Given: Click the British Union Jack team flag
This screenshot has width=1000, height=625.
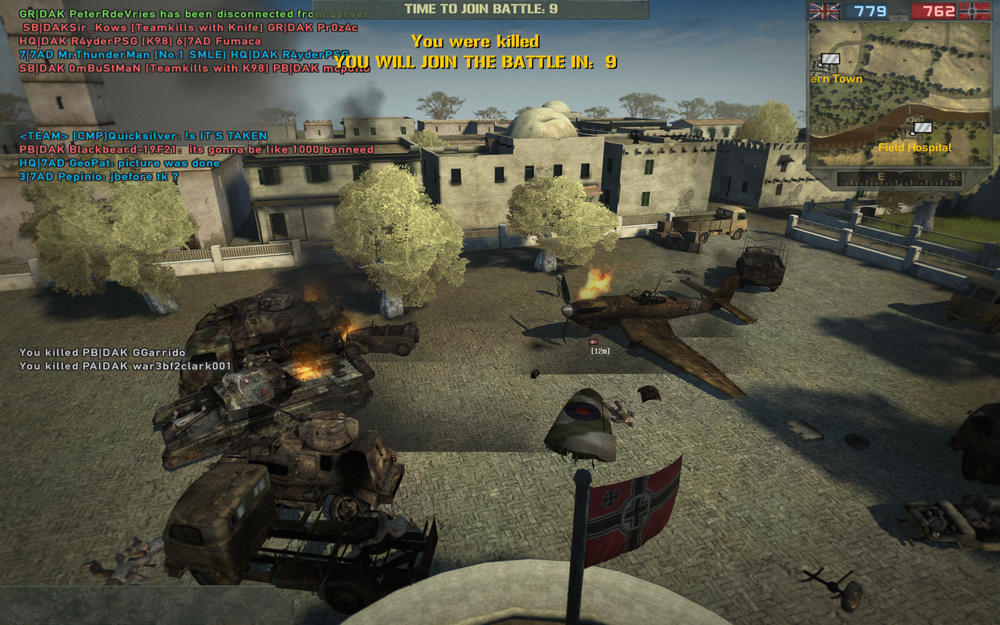Looking at the screenshot, I should click(x=825, y=11).
